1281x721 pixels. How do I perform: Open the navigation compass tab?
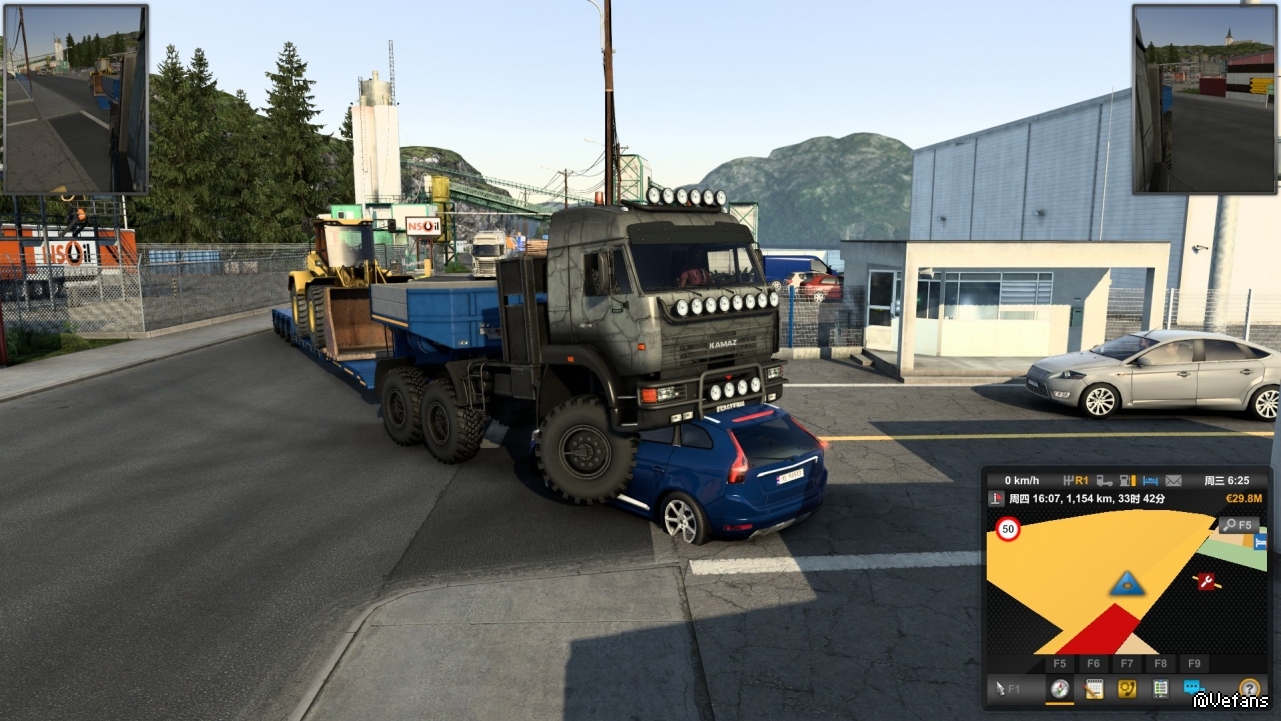point(1059,688)
